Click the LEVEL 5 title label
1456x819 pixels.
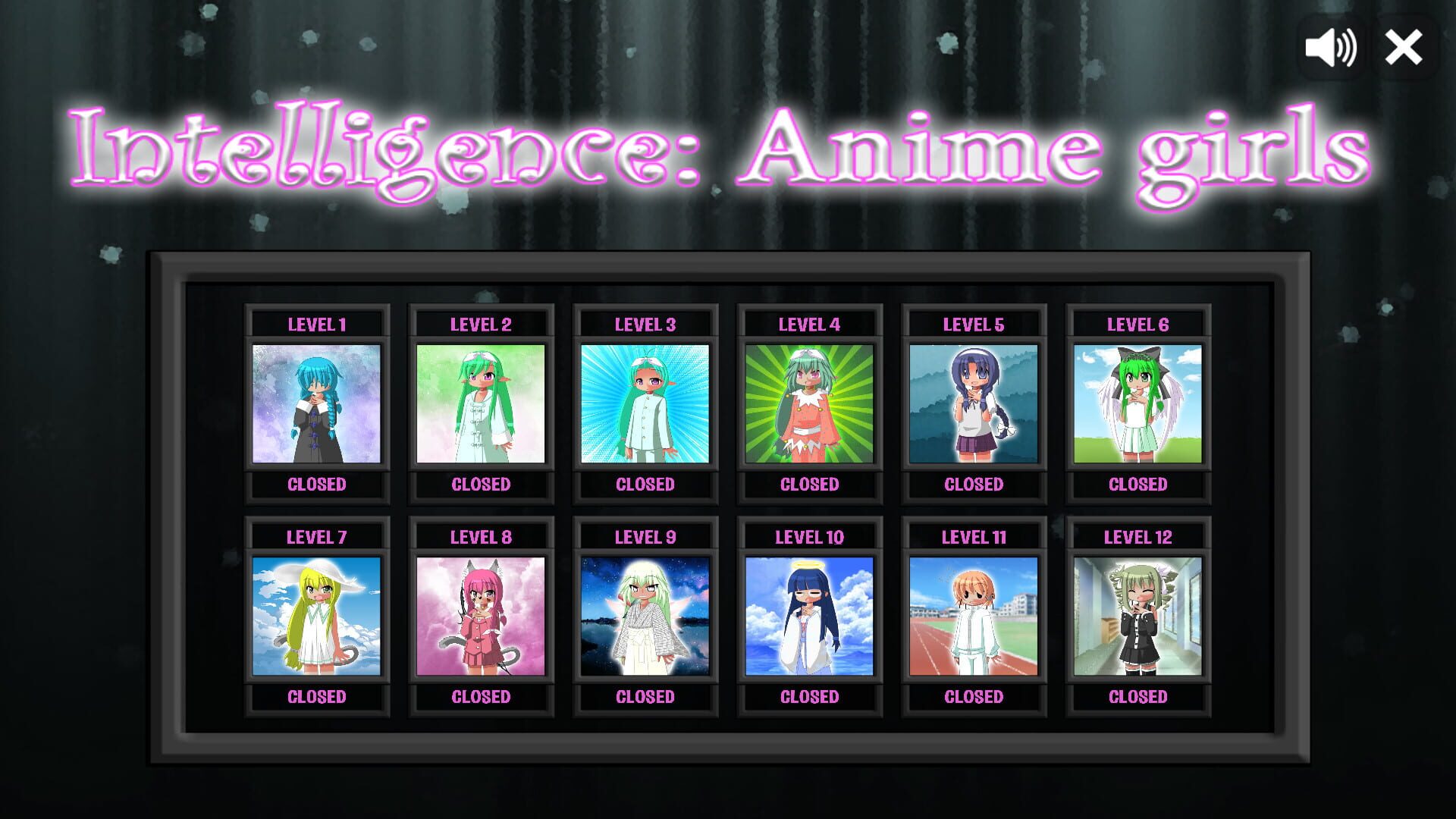[973, 324]
